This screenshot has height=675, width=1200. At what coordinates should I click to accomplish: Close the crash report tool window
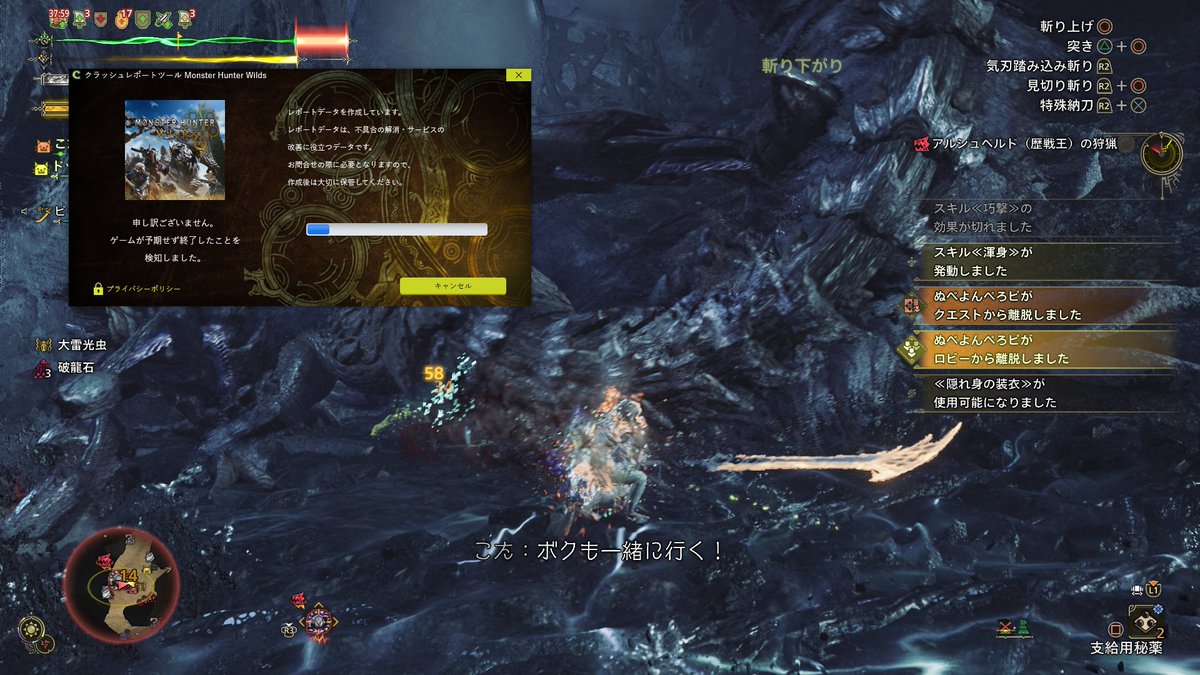(517, 75)
